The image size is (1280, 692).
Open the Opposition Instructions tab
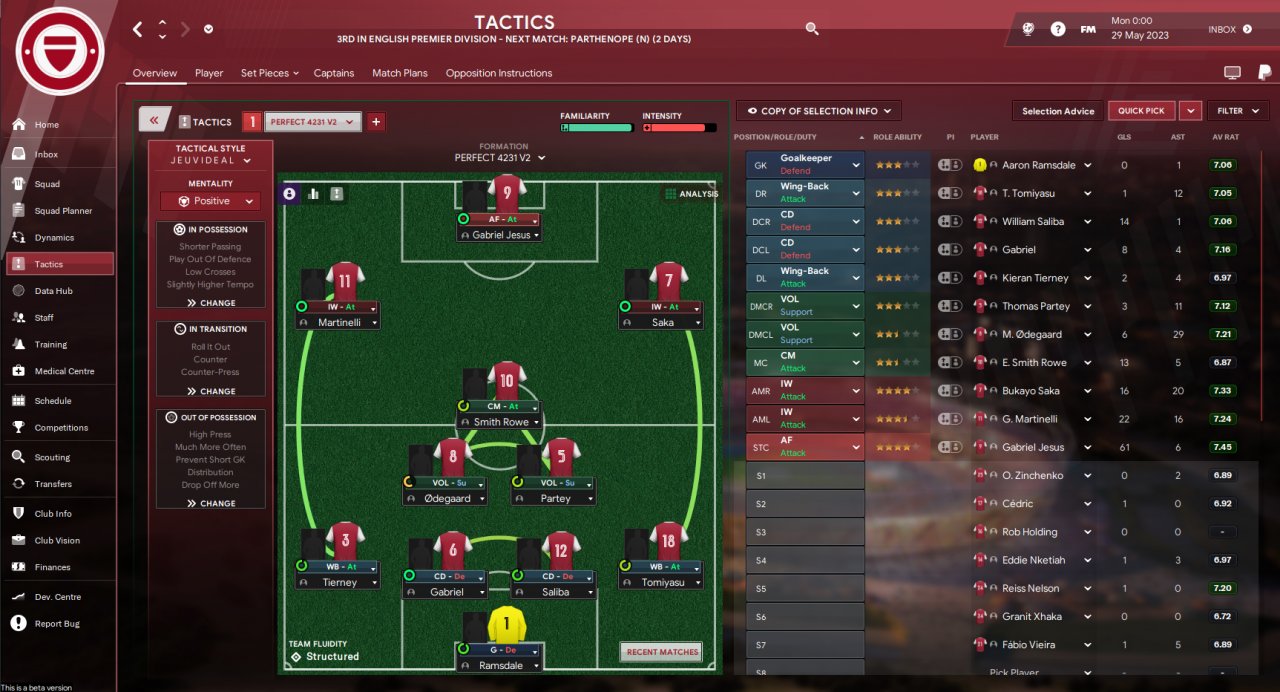(499, 73)
